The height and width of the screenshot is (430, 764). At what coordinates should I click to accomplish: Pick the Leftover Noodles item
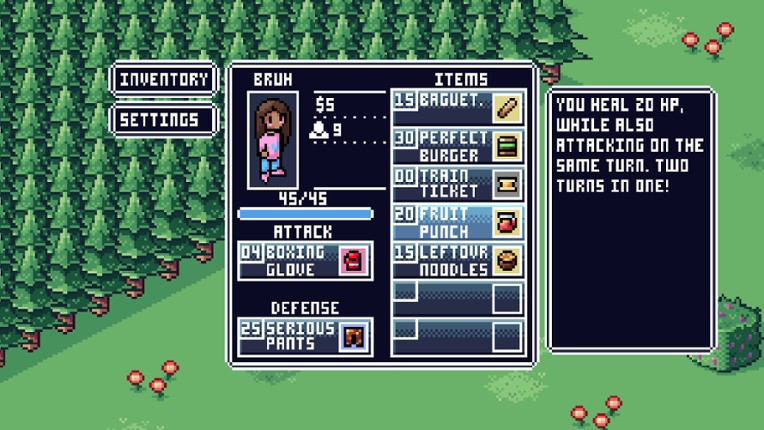pyautogui.click(x=457, y=260)
